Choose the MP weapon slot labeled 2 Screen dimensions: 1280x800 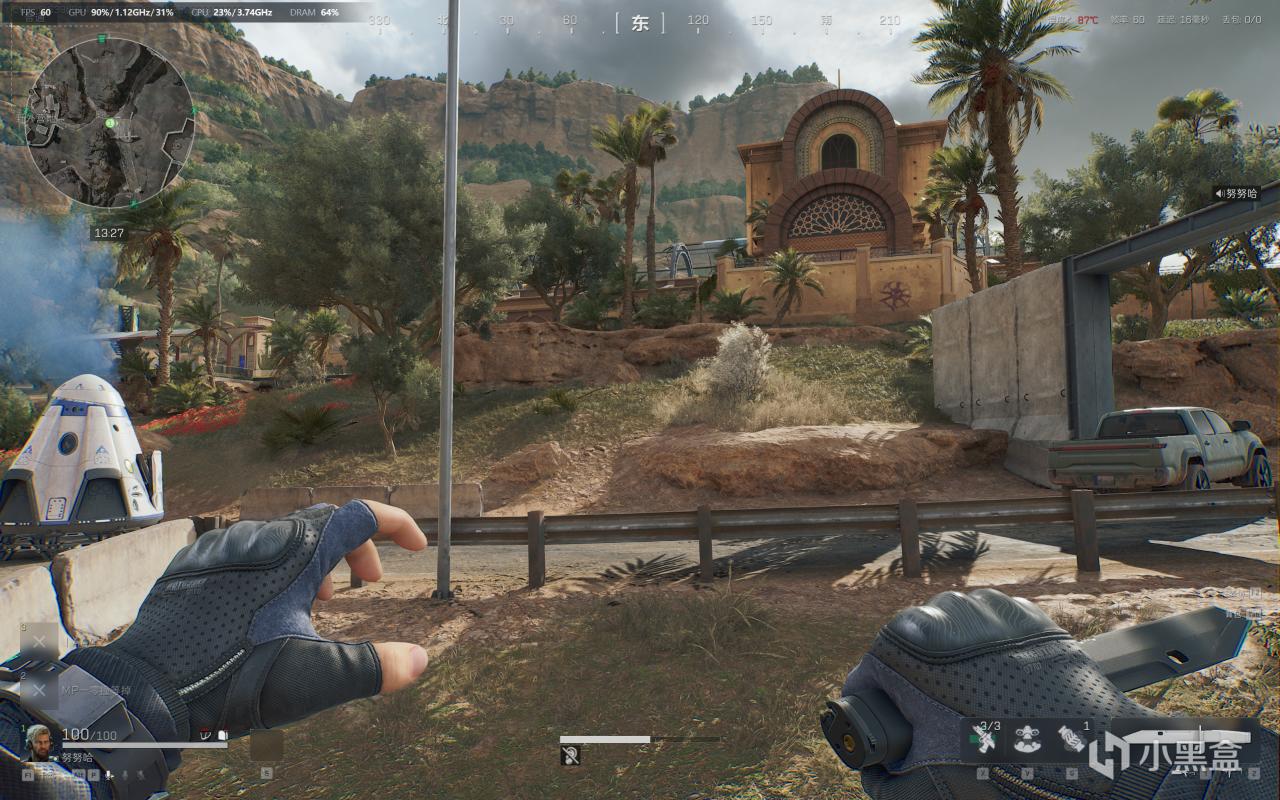pyautogui.click(x=40, y=689)
